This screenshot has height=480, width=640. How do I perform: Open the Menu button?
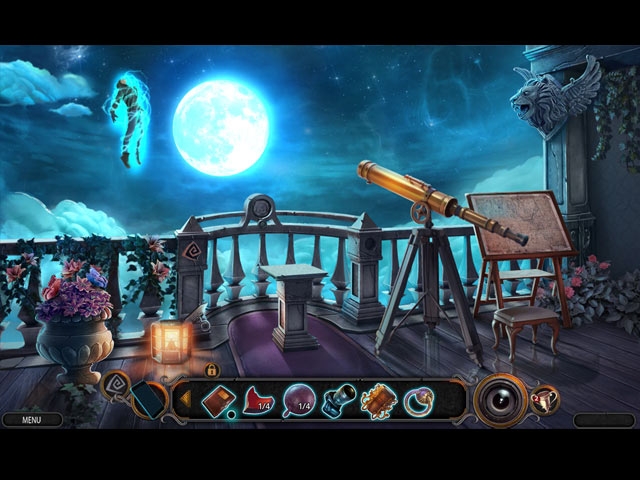click(x=32, y=421)
